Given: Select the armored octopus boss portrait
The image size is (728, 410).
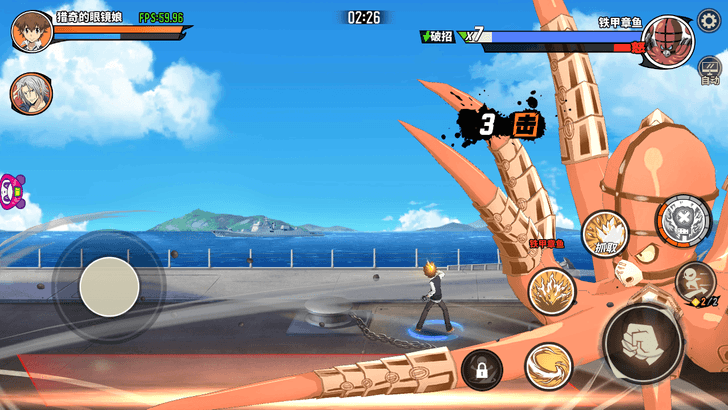Looking at the screenshot, I should point(667,40).
